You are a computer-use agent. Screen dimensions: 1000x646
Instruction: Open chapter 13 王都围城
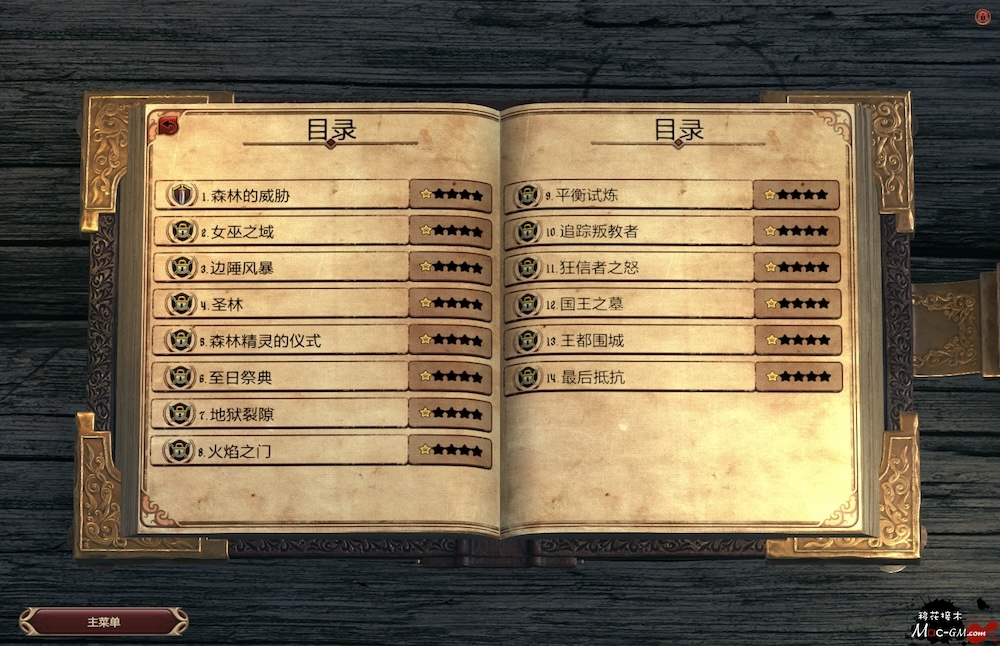(x=630, y=341)
